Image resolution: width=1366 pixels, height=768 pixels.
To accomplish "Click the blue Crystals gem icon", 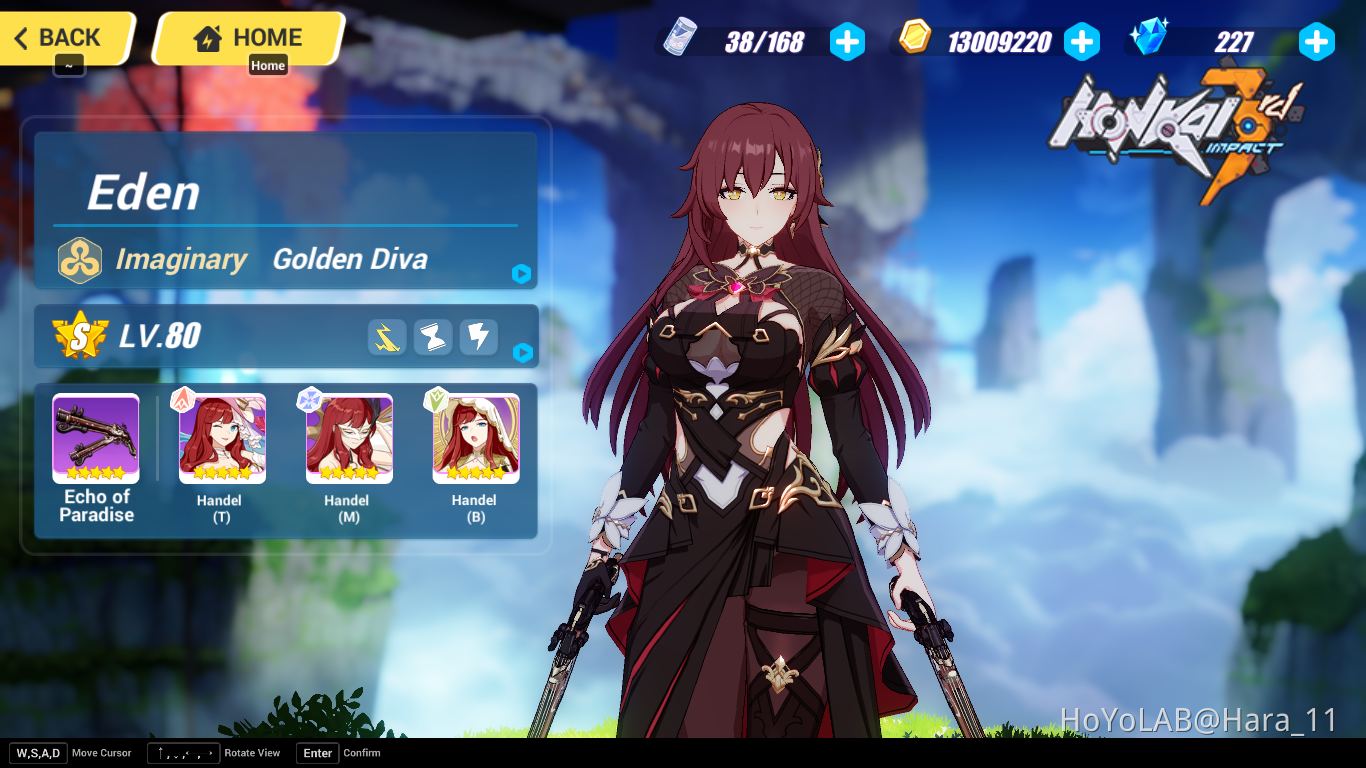I will (x=1148, y=40).
